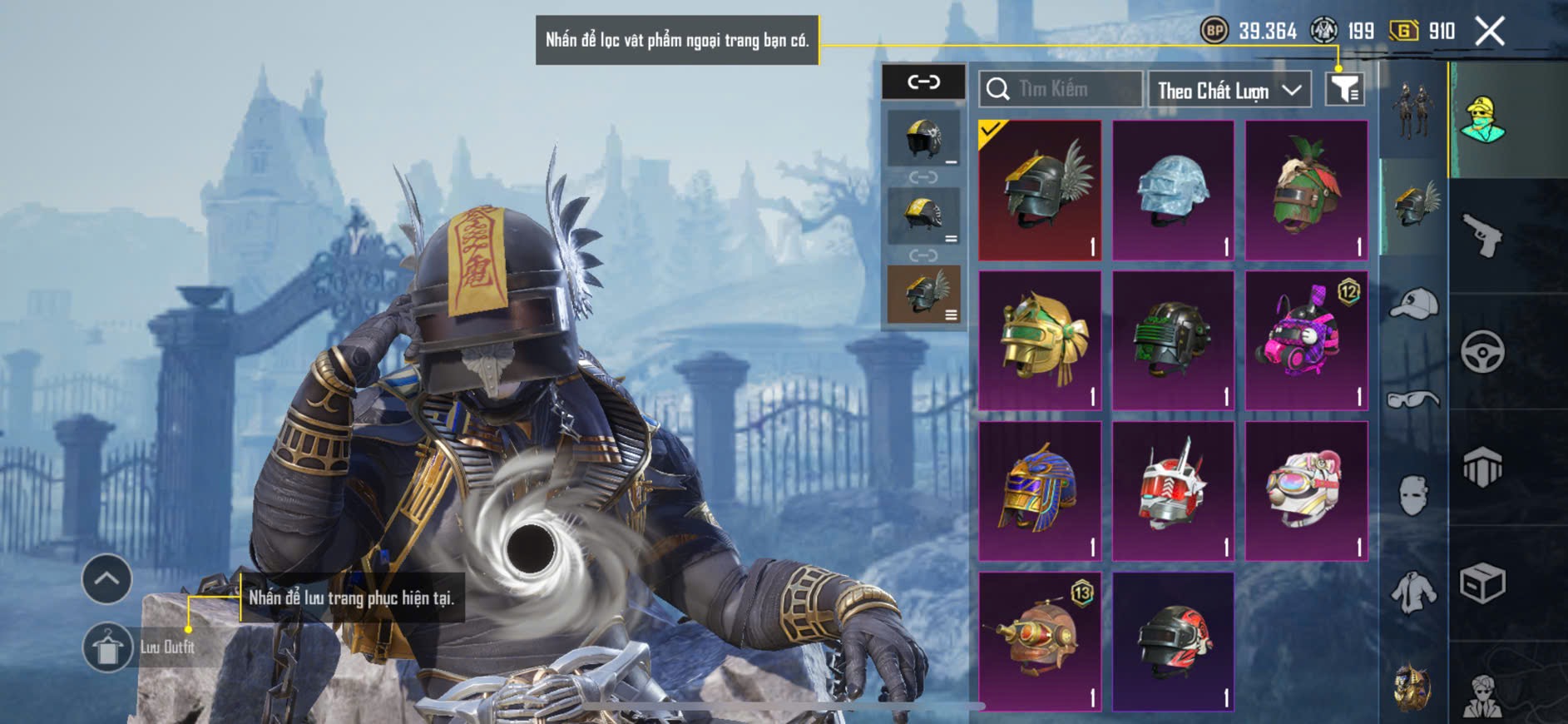Select the pink bunny helmet skin
This screenshot has width=1568, height=724.
[1306, 340]
